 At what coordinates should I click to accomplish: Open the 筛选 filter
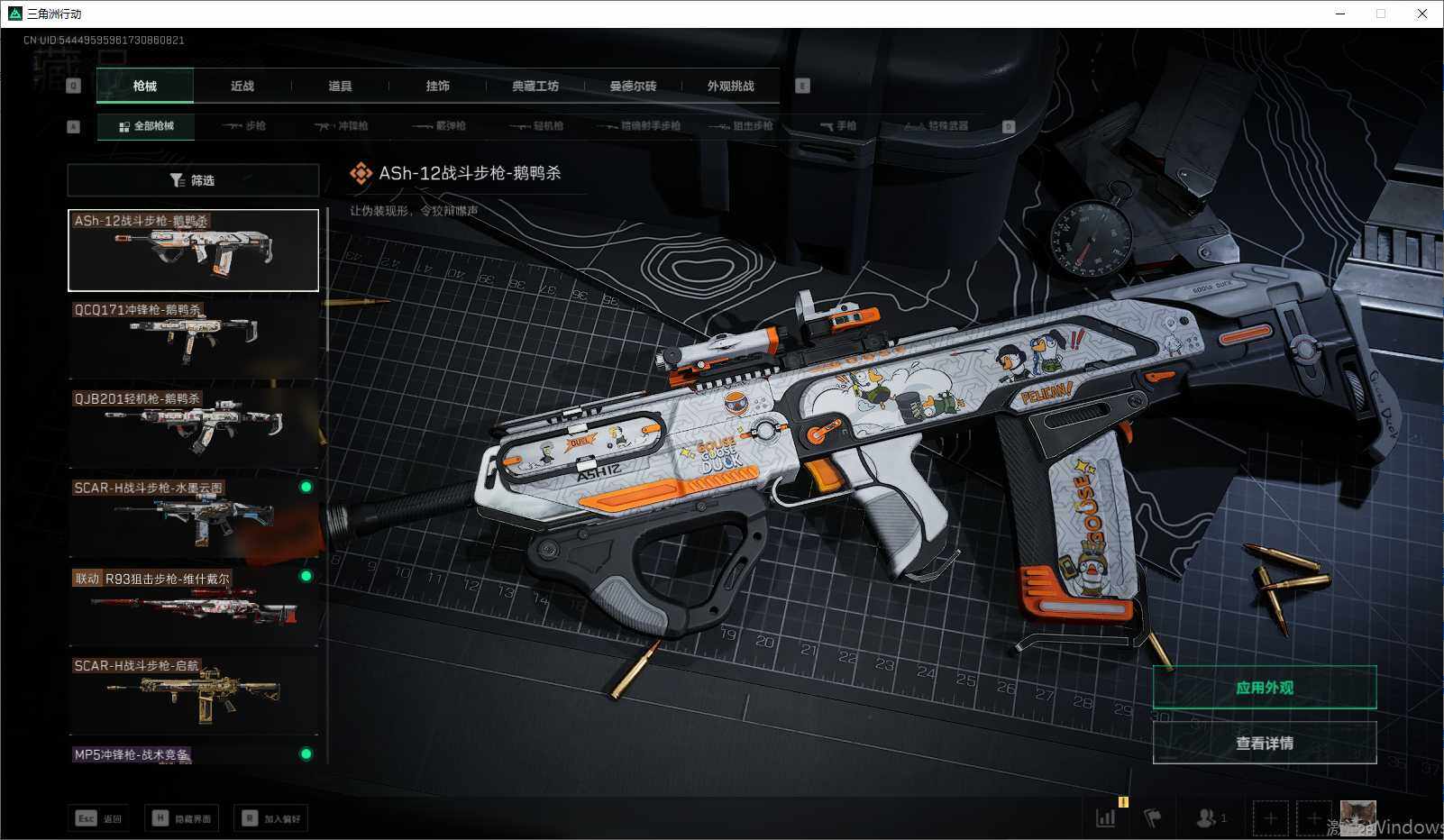click(x=193, y=180)
